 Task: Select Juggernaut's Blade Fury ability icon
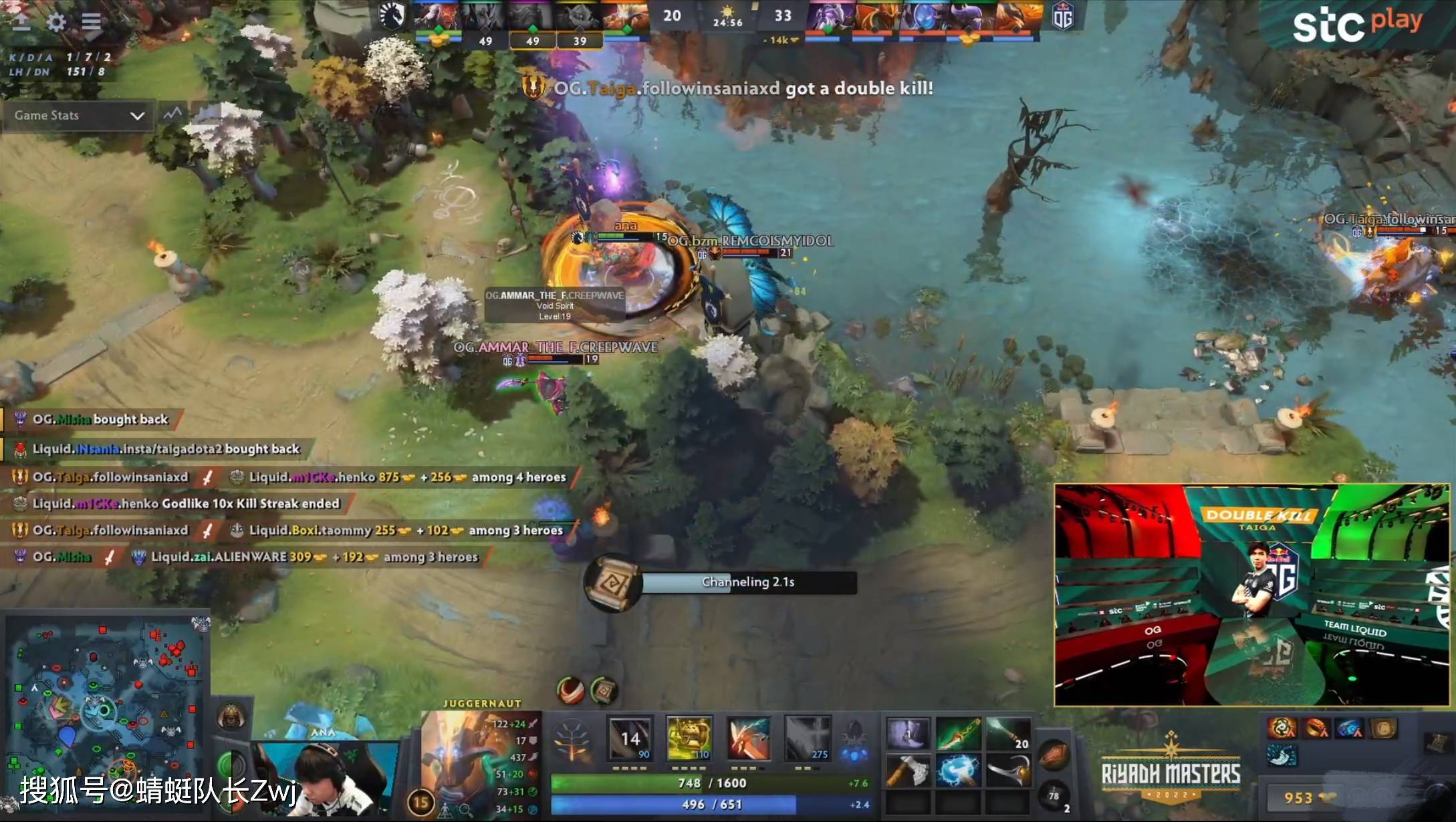point(628,738)
